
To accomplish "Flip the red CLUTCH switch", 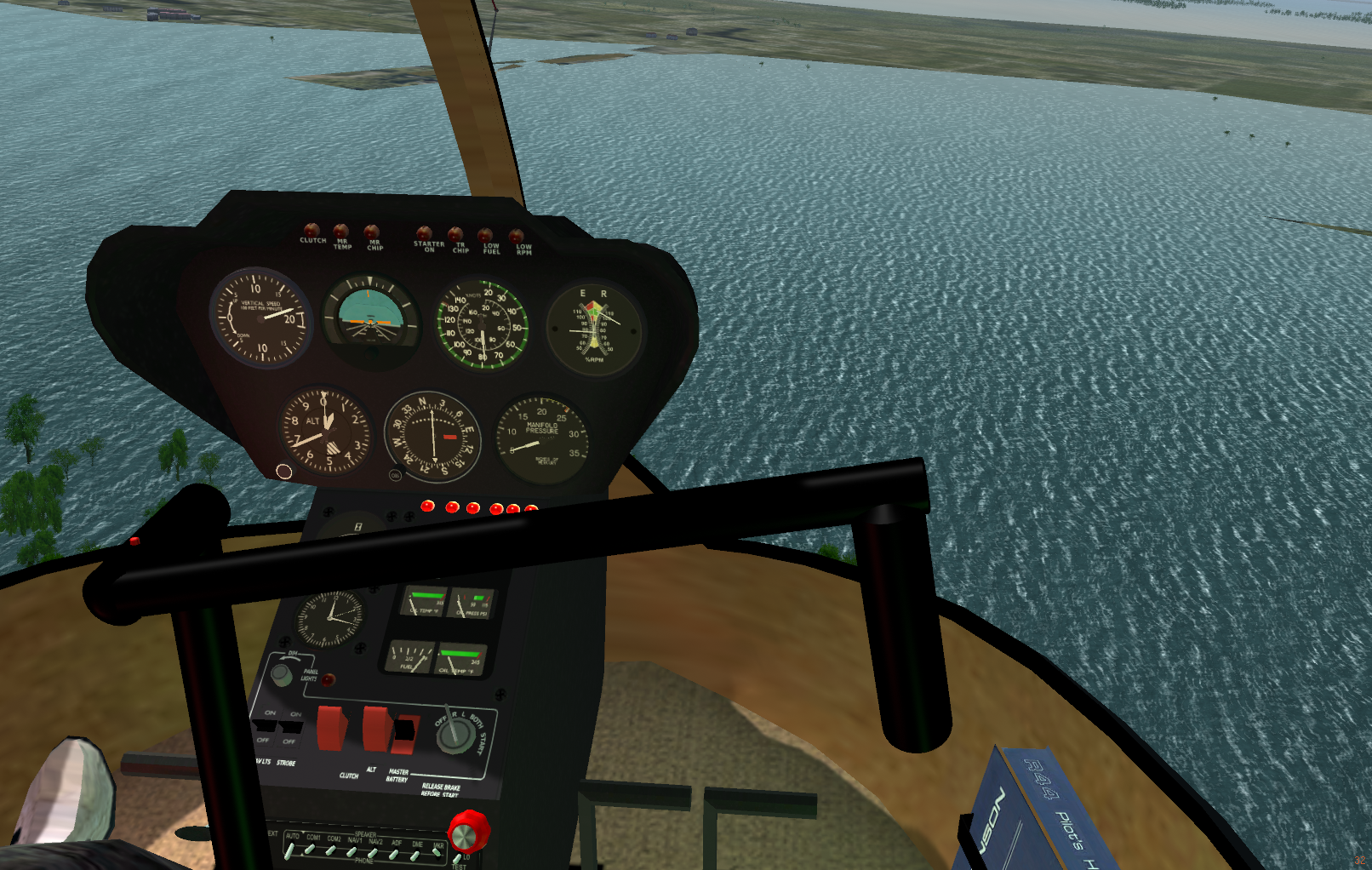I will pos(332,729).
